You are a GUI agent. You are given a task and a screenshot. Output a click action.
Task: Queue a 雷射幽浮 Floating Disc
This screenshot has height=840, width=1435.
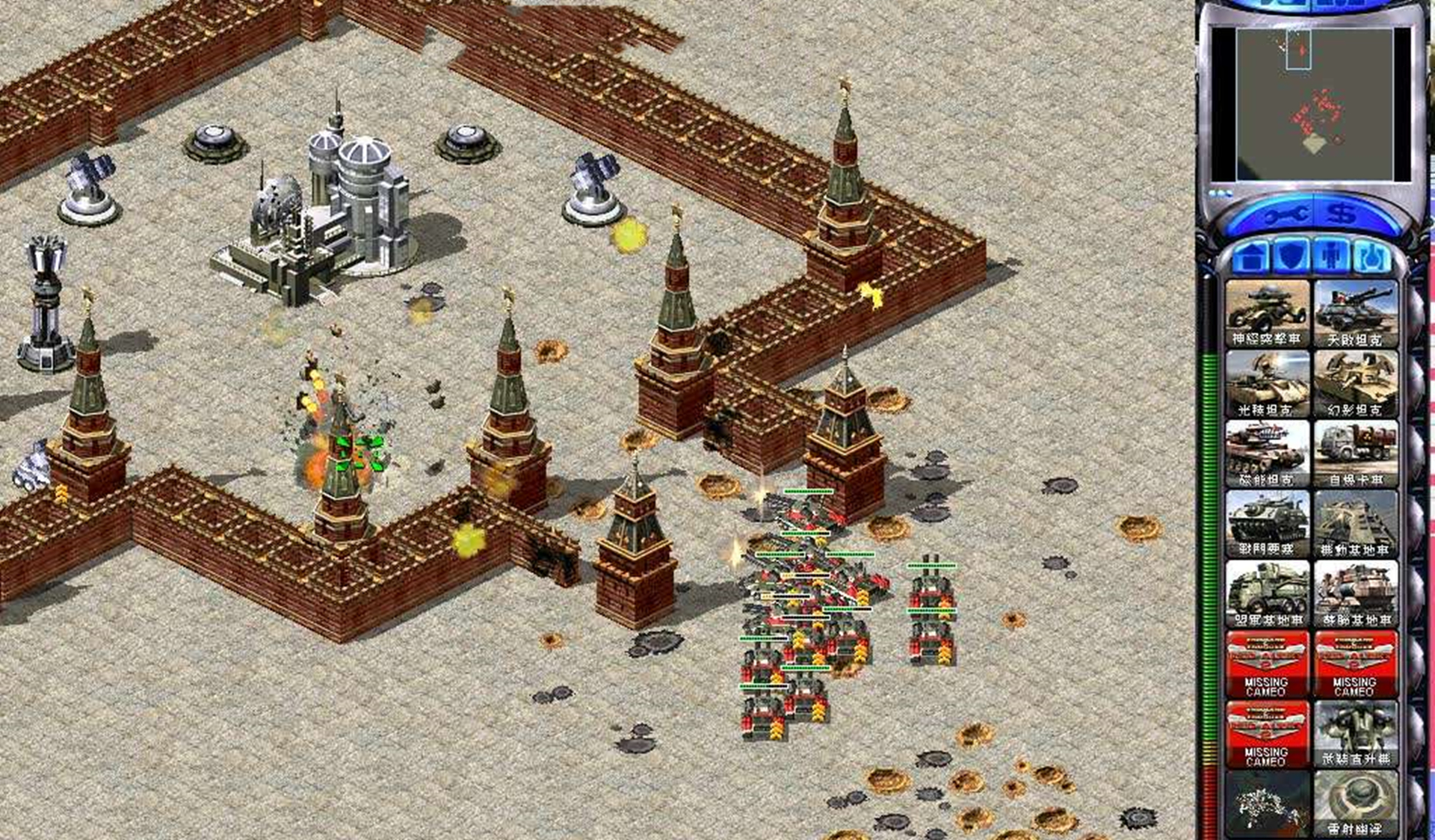tap(1355, 803)
